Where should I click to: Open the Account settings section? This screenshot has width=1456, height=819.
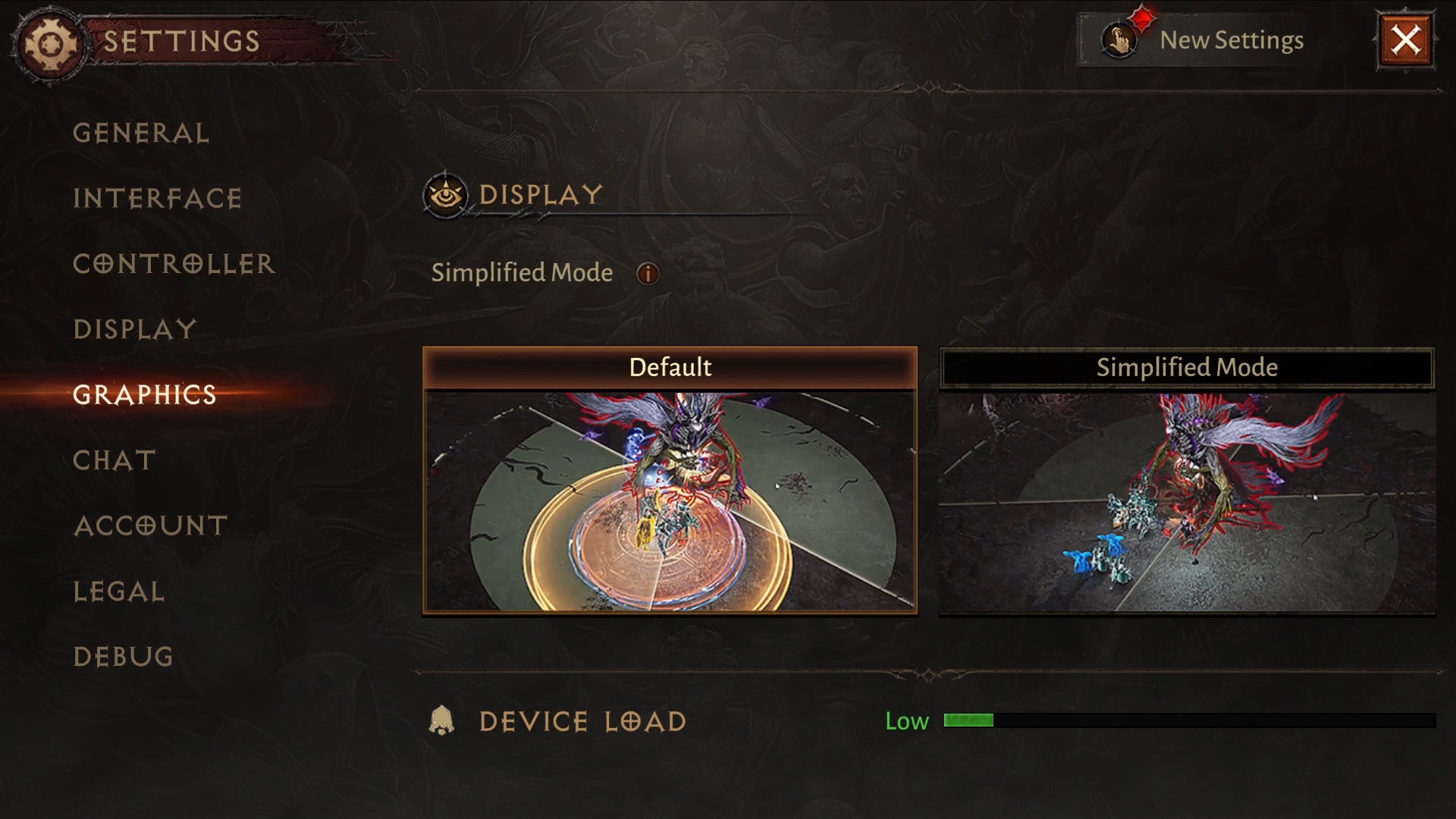(151, 526)
